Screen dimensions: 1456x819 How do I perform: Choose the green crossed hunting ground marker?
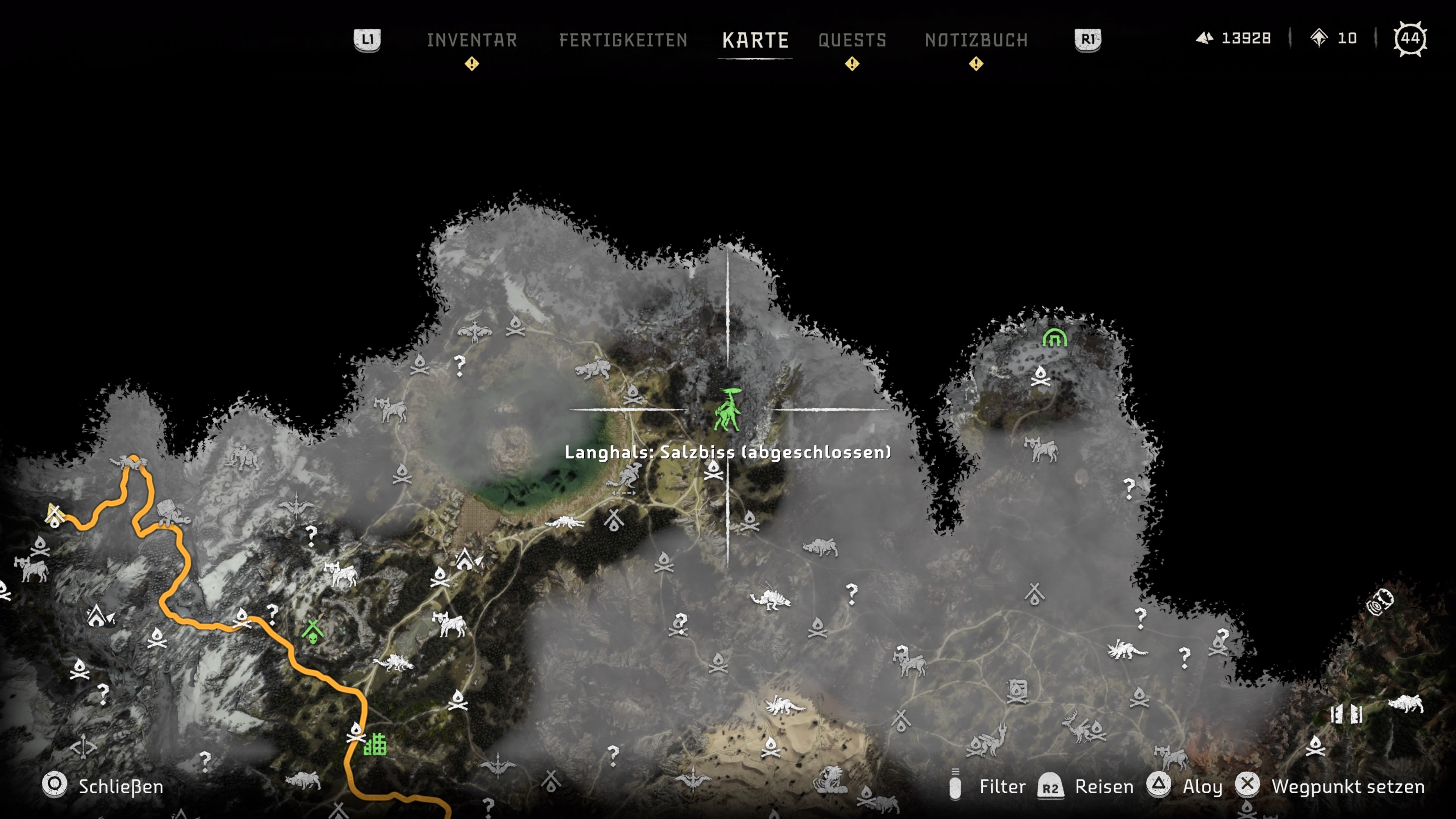(312, 631)
